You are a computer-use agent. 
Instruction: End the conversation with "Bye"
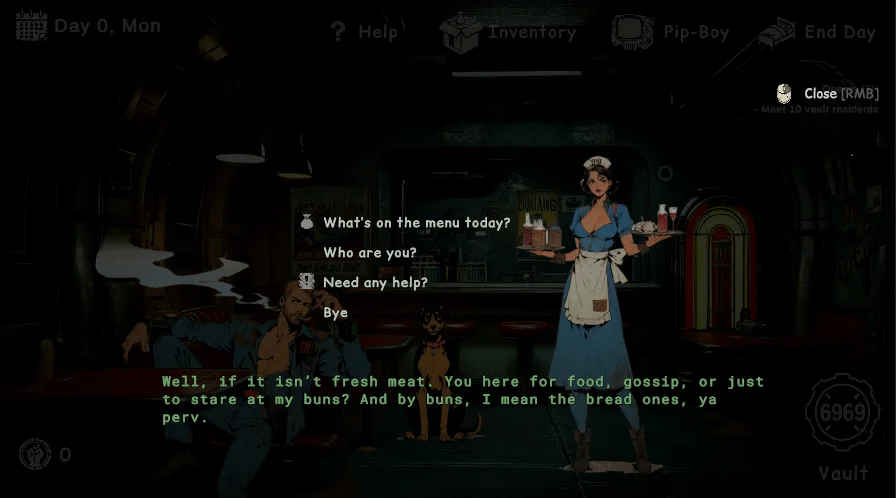tap(336, 313)
